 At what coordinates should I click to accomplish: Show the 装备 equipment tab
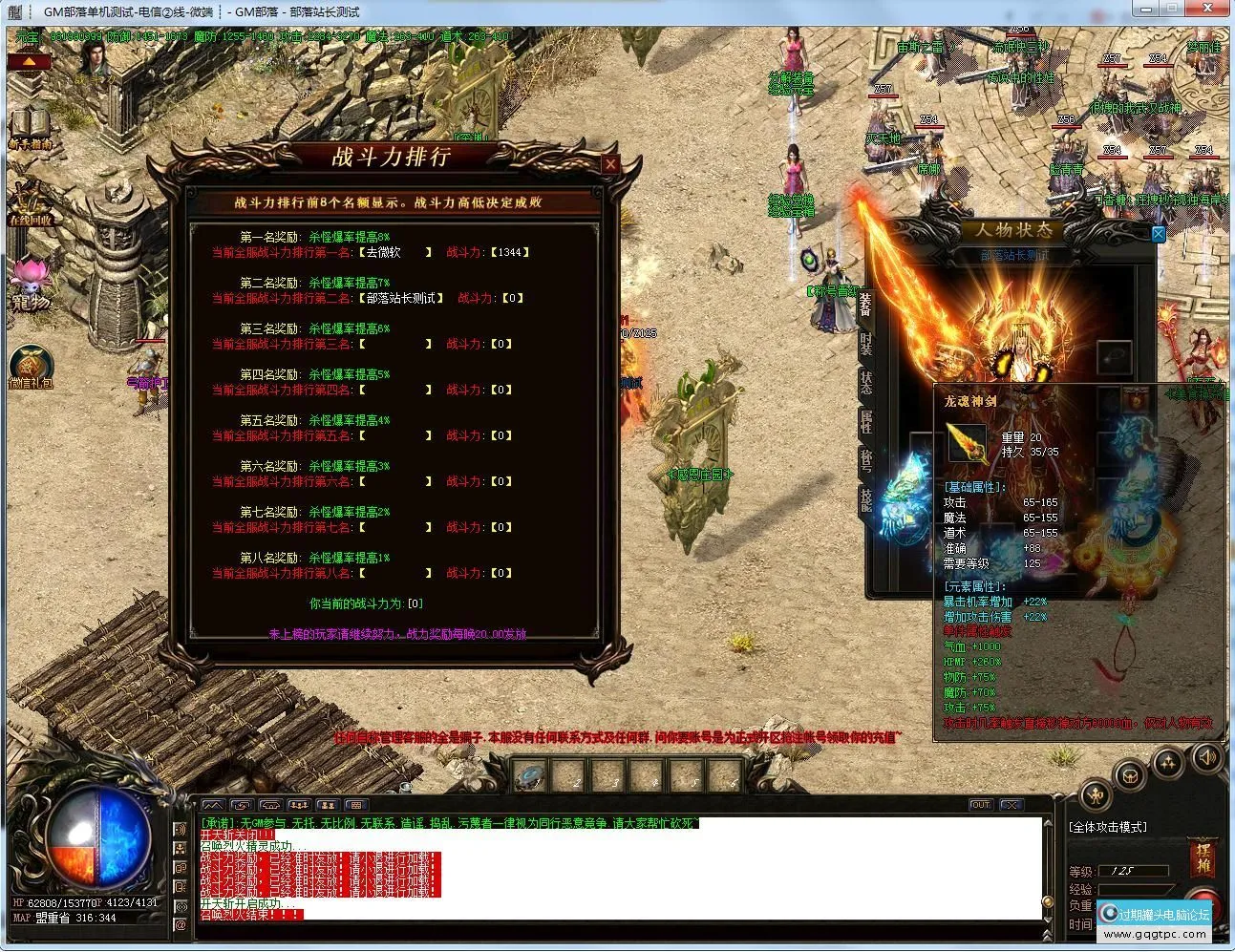tap(865, 304)
